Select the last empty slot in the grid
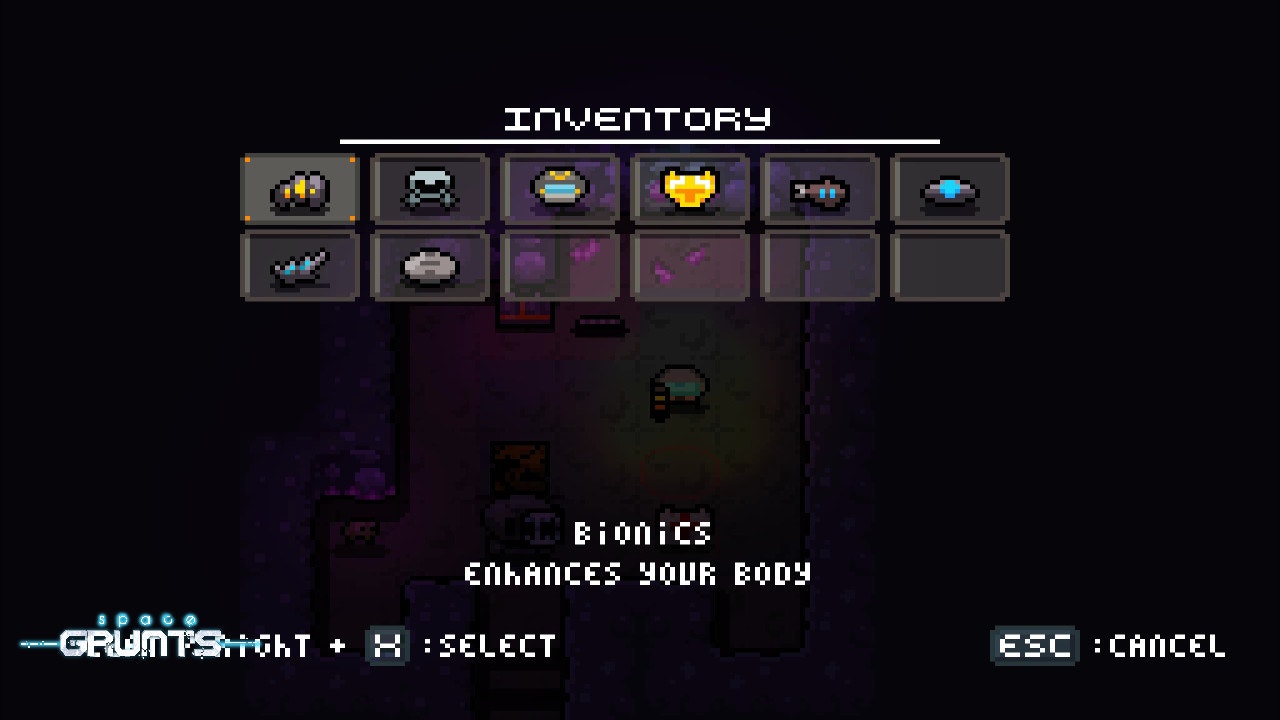Screen dimensions: 1280x720 click(x=950, y=265)
